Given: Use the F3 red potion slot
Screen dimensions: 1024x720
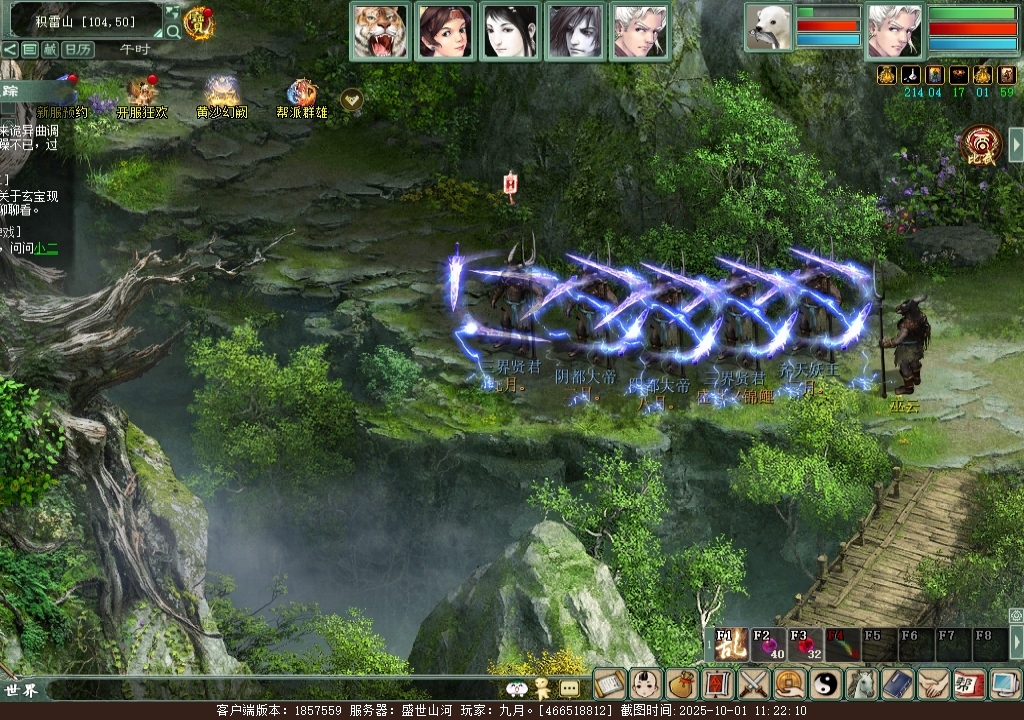Looking at the screenshot, I should tap(805, 645).
